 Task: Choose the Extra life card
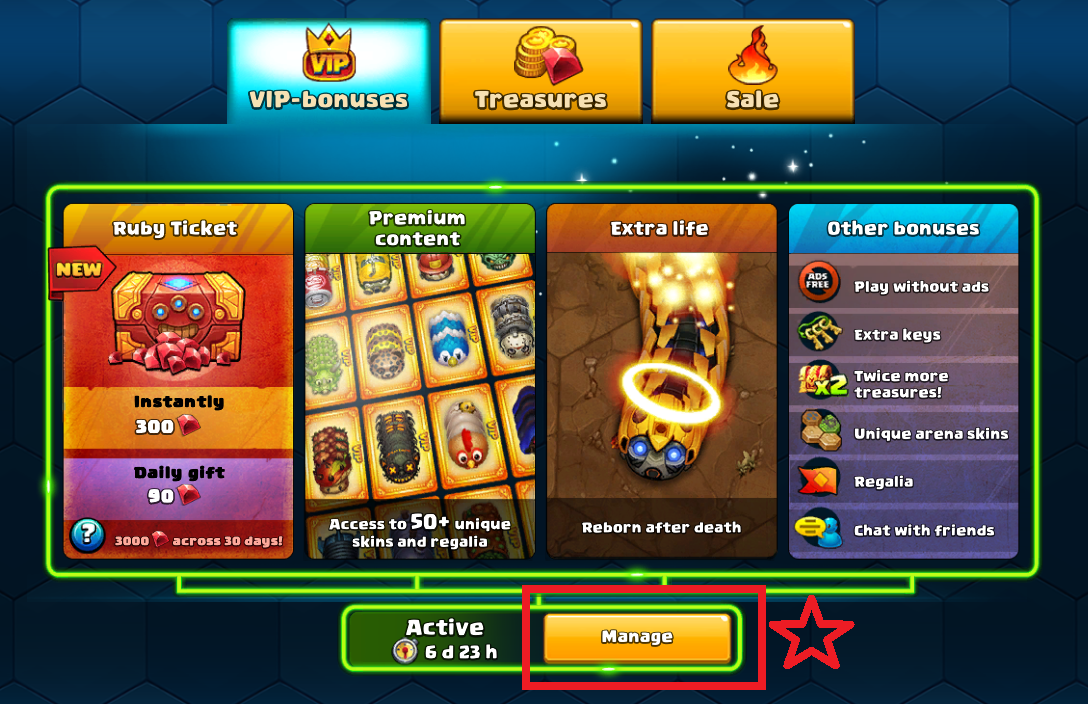pyautogui.click(x=661, y=380)
